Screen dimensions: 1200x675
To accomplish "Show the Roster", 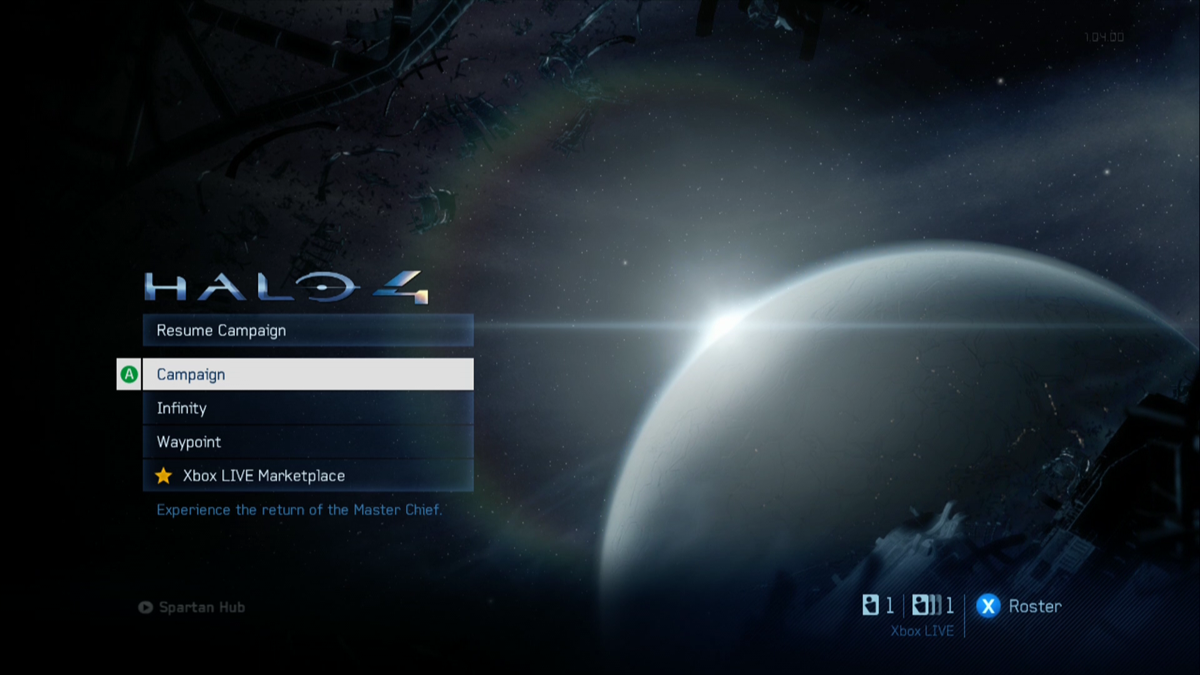I will point(1019,606).
